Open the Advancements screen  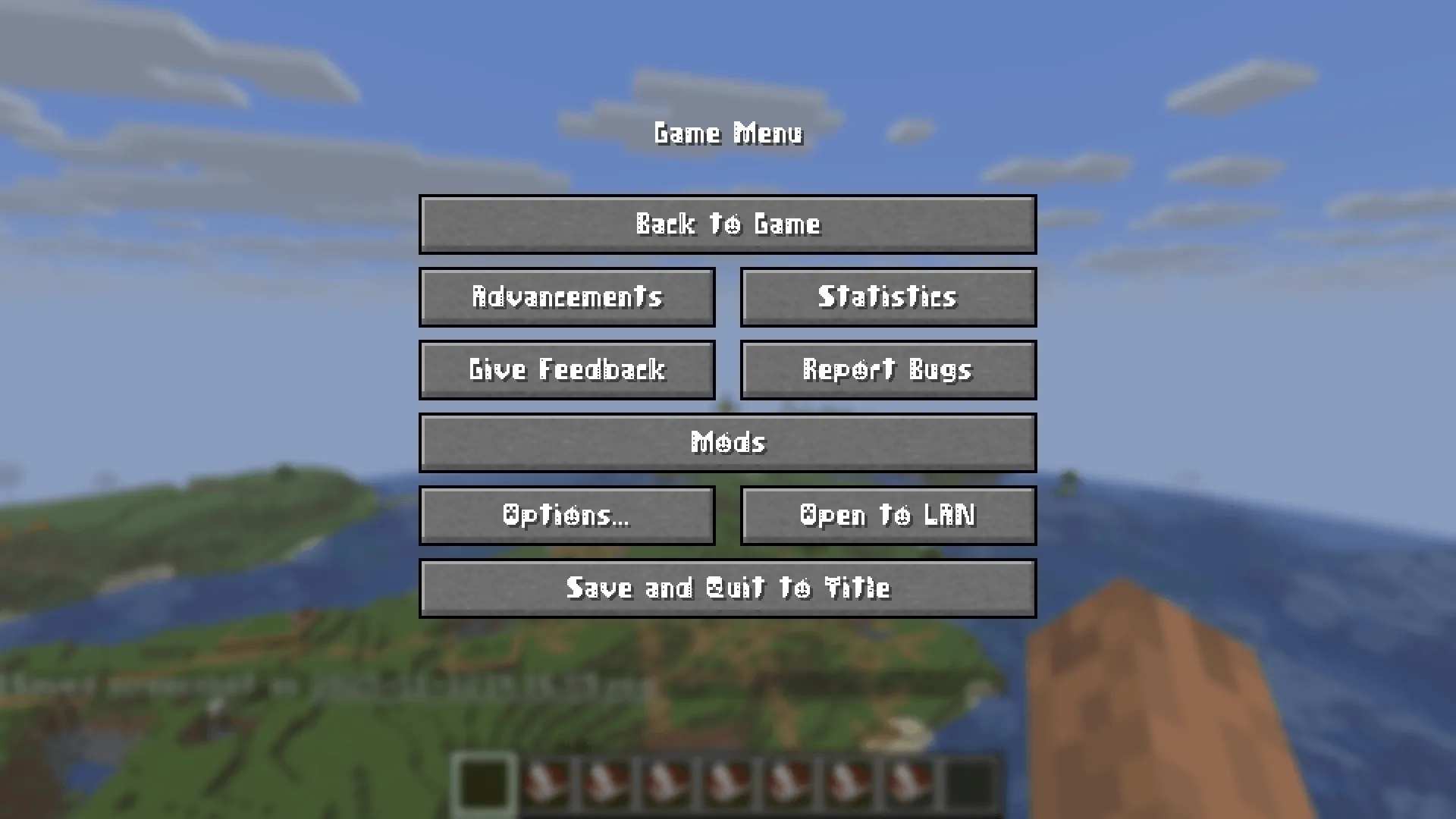567,297
